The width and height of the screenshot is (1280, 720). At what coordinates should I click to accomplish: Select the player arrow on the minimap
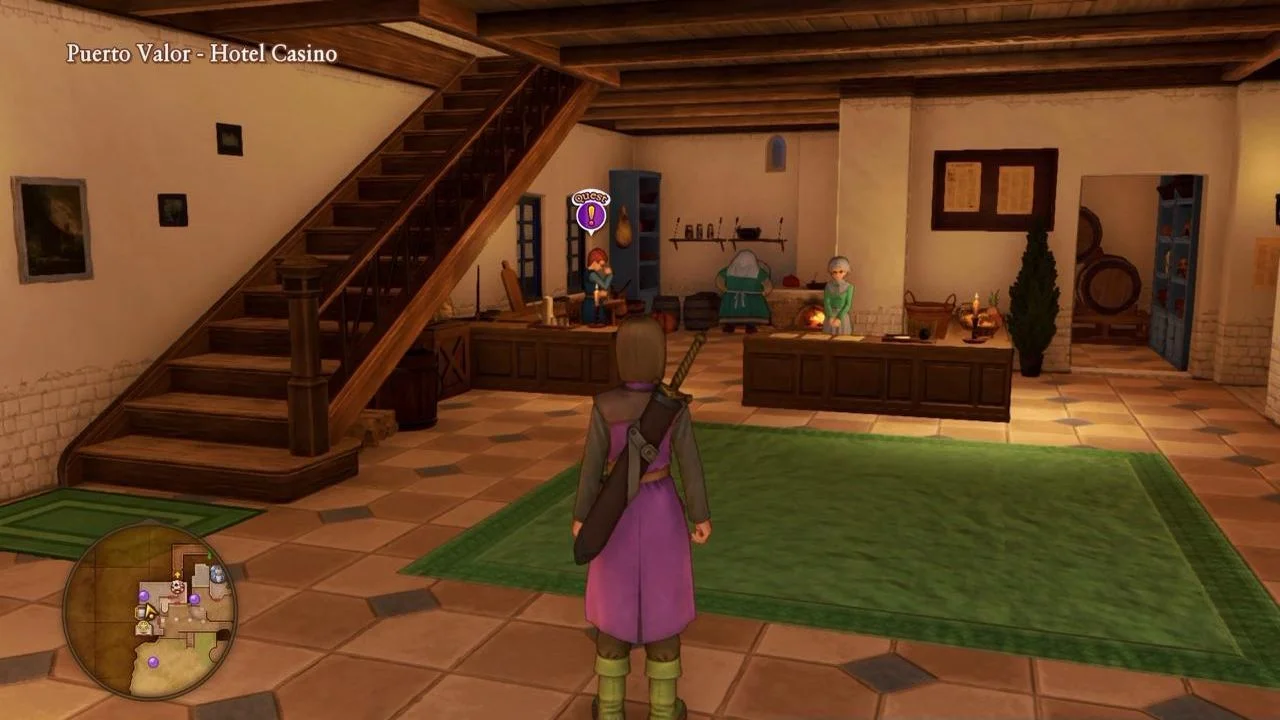151,612
